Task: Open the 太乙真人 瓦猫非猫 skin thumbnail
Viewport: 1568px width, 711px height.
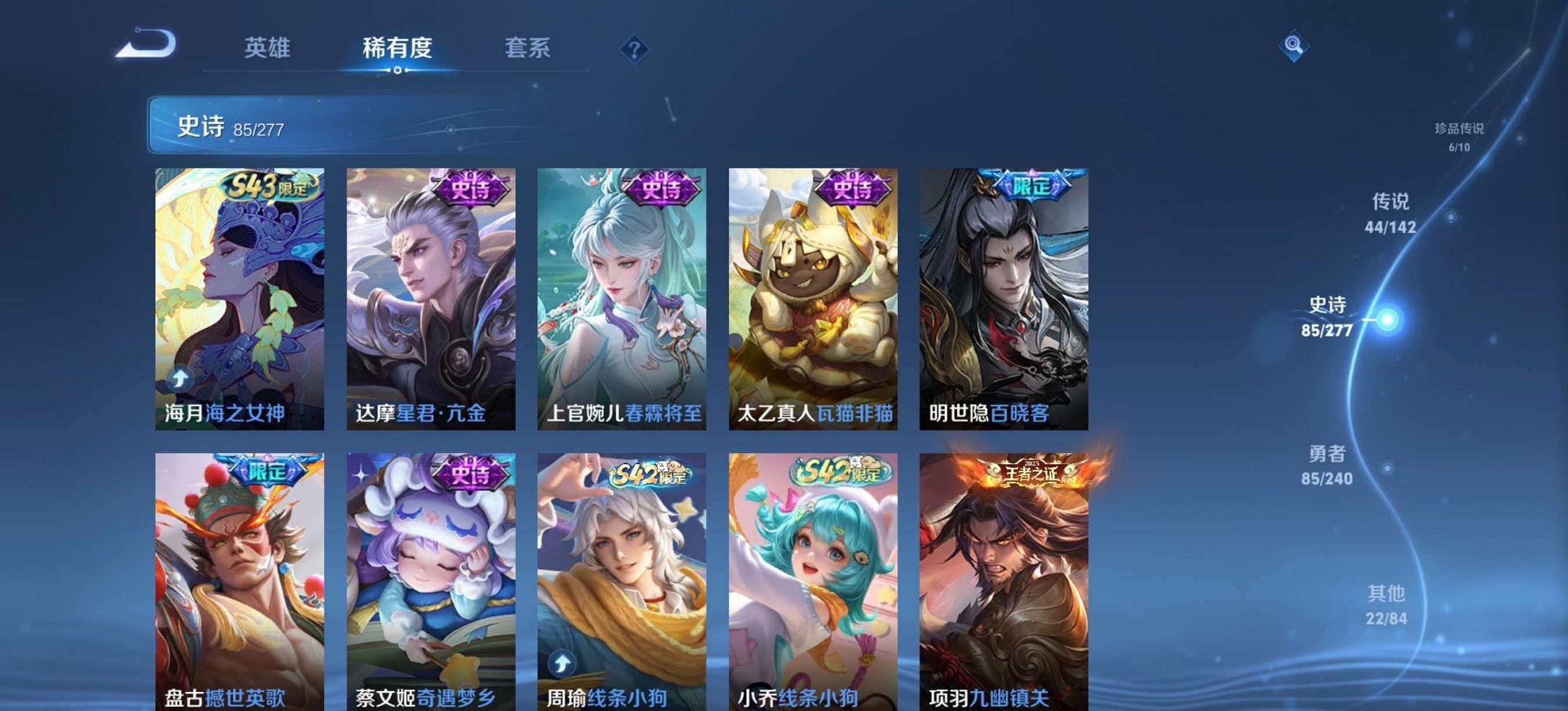Action: click(812, 294)
